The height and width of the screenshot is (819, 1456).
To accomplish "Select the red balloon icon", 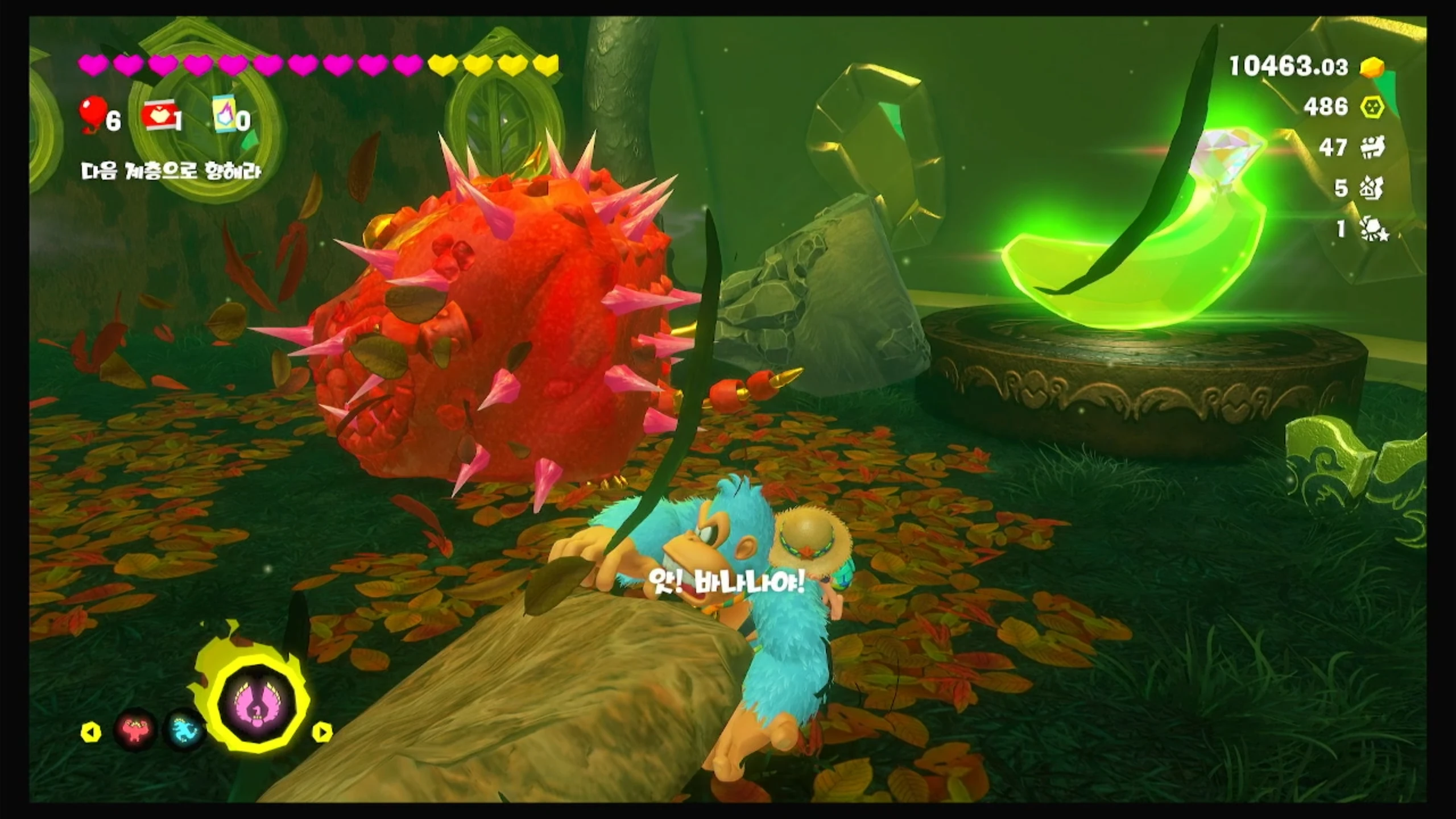I will click(93, 114).
